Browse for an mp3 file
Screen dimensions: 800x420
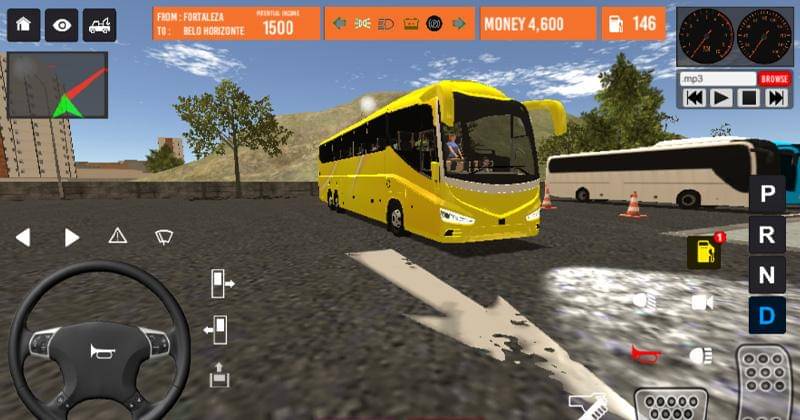(774, 78)
